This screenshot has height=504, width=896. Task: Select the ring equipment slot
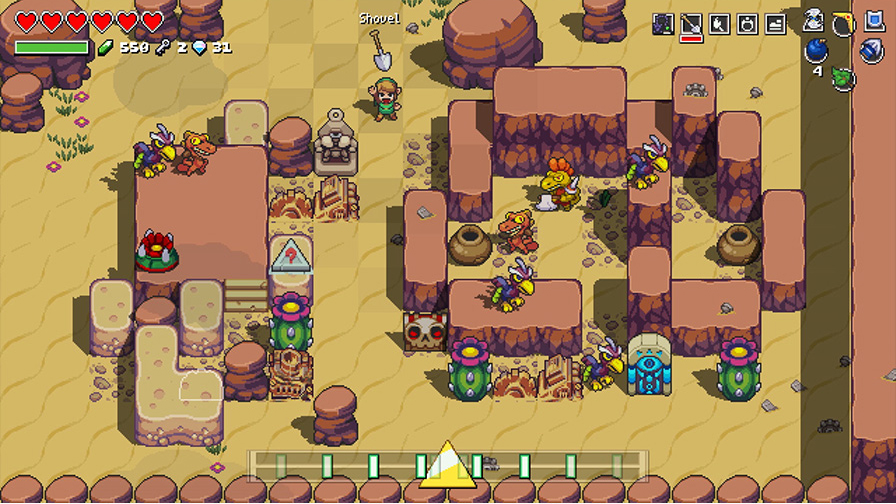point(747,25)
